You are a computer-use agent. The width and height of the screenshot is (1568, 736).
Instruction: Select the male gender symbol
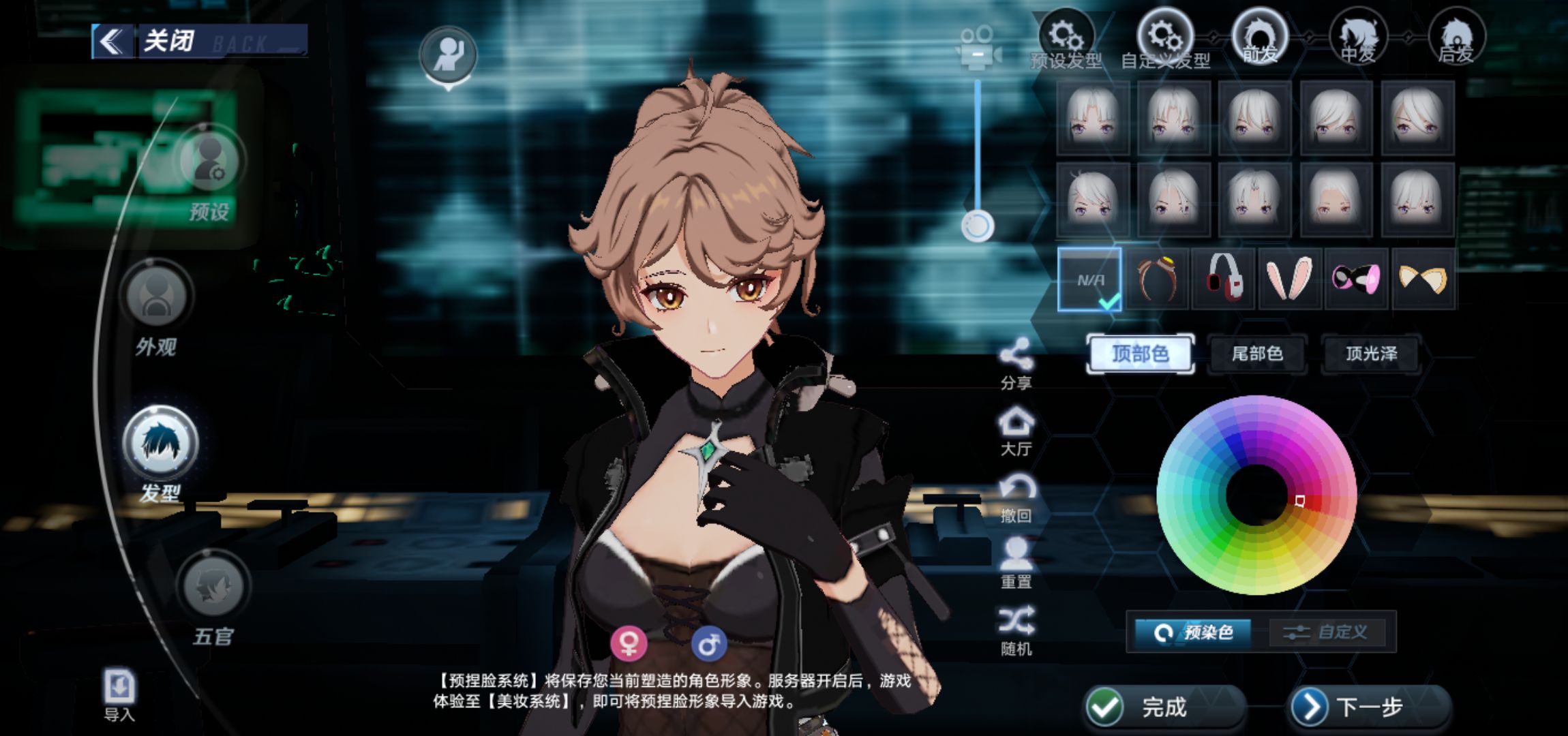coord(709,643)
